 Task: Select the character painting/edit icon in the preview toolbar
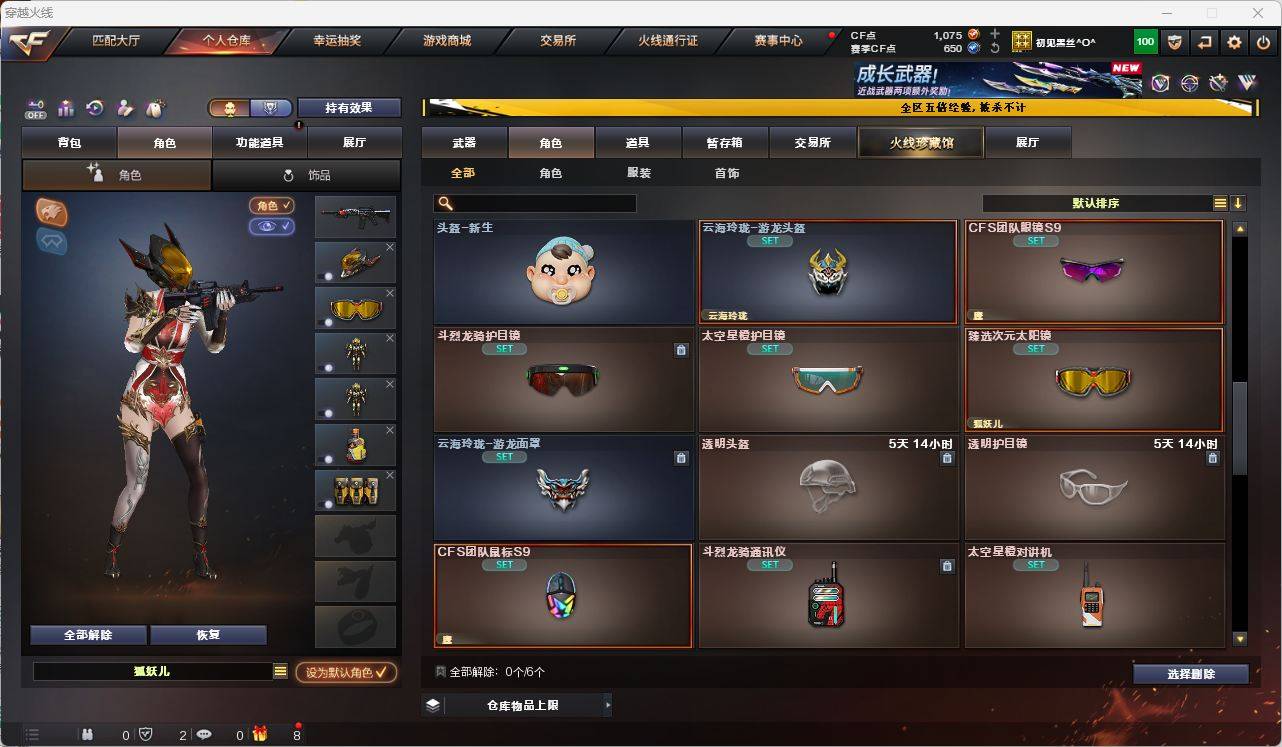(x=124, y=108)
